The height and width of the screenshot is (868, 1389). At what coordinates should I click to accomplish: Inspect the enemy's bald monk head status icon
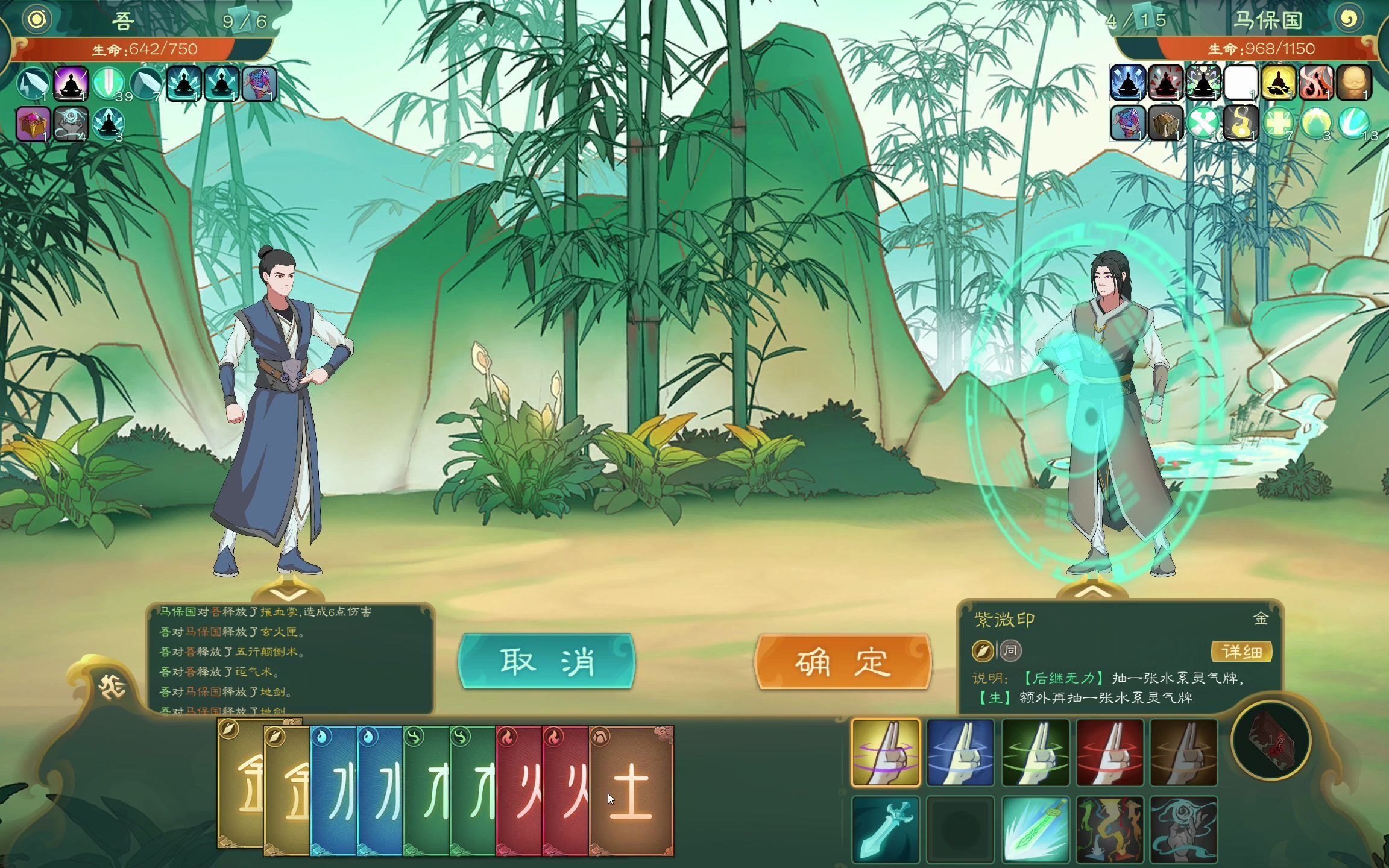pos(1354,83)
